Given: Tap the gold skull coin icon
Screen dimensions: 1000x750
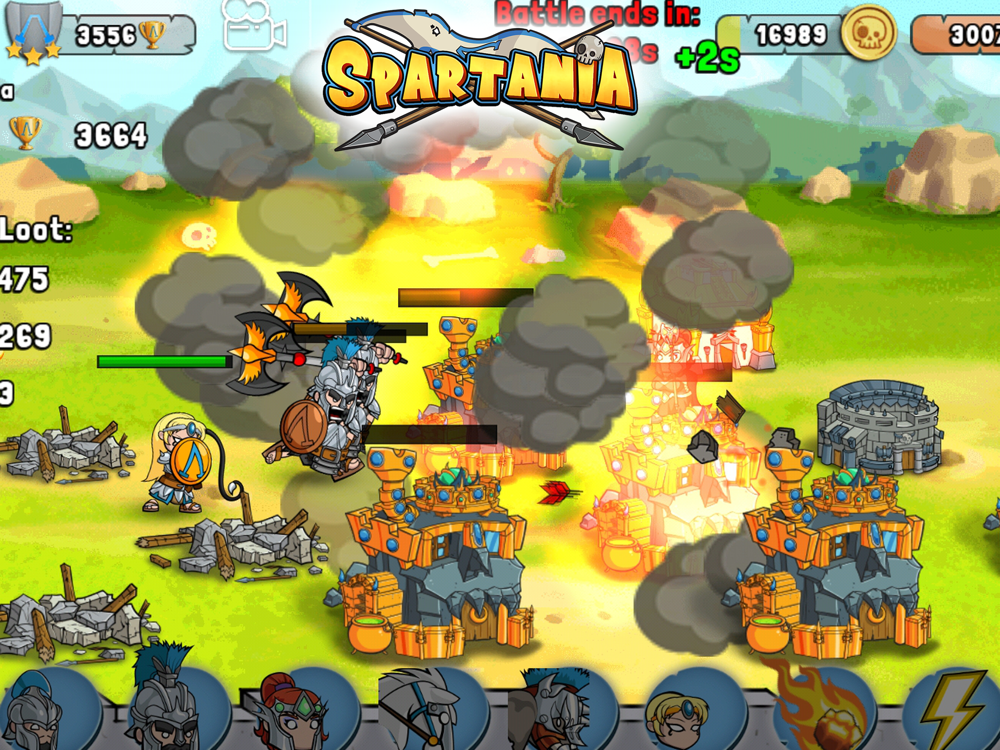Looking at the screenshot, I should coord(868,35).
